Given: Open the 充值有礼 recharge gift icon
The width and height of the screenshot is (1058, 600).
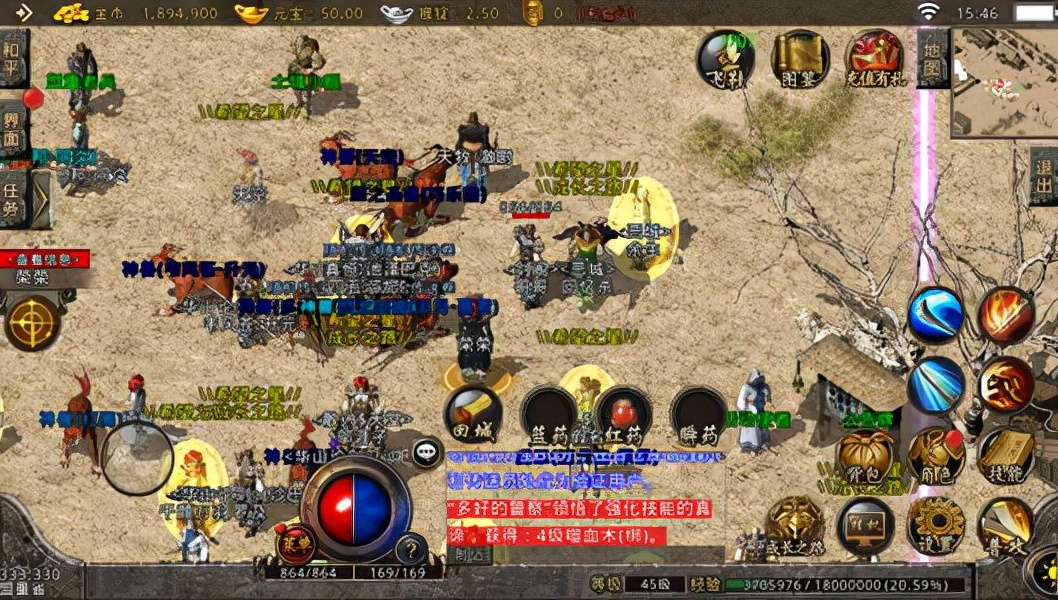Looking at the screenshot, I should click(873, 58).
